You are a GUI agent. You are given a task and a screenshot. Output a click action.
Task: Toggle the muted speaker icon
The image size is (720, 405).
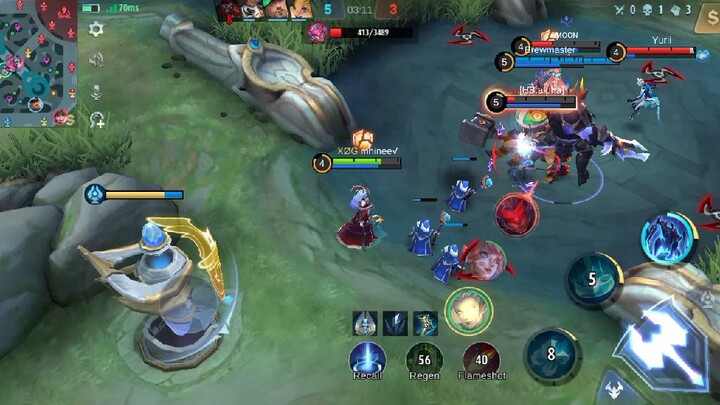[x=96, y=60]
